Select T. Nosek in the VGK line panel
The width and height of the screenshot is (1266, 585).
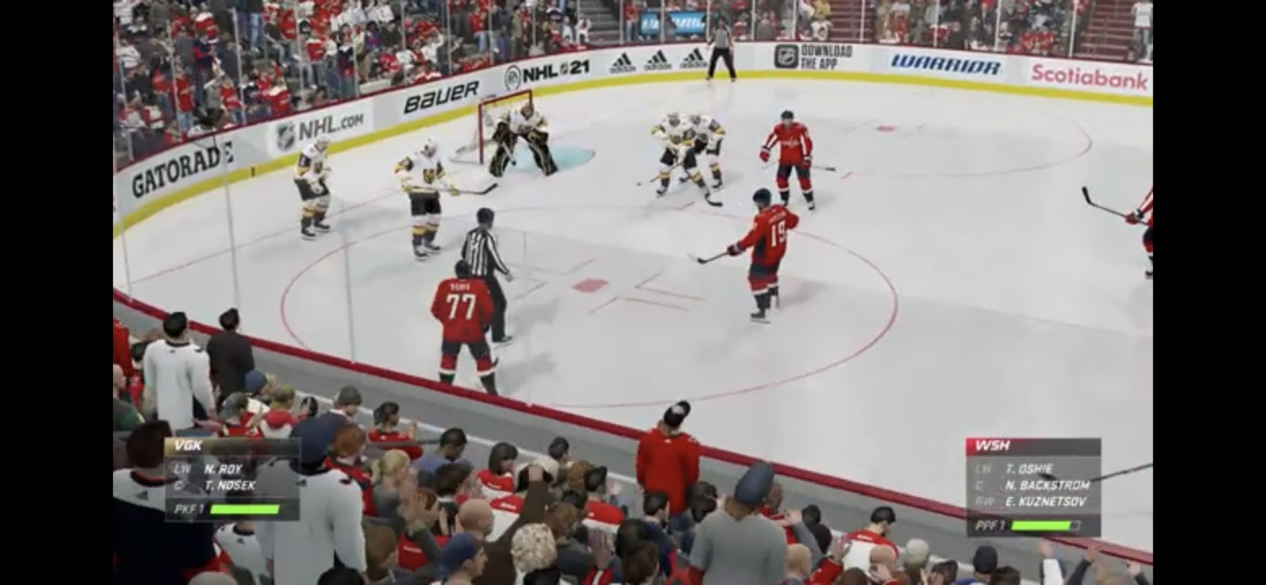[229, 486]
